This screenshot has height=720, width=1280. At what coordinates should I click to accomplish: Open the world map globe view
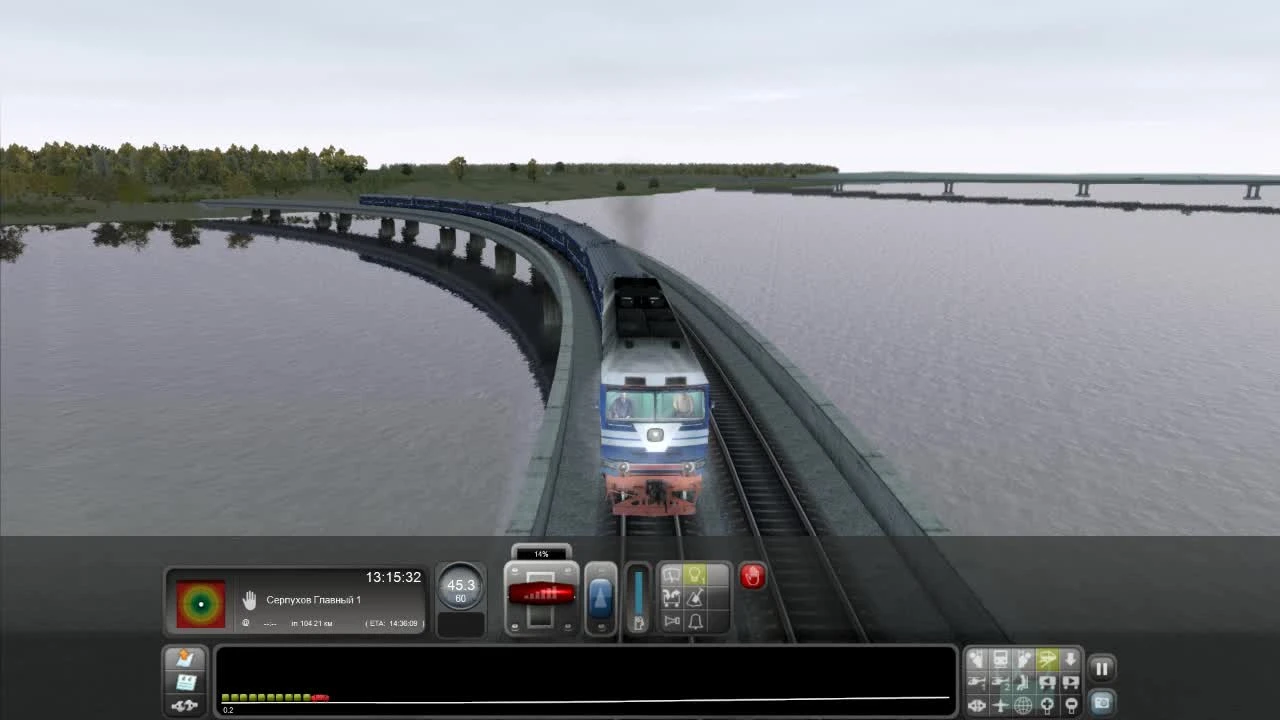click(x=1023, y=705)
